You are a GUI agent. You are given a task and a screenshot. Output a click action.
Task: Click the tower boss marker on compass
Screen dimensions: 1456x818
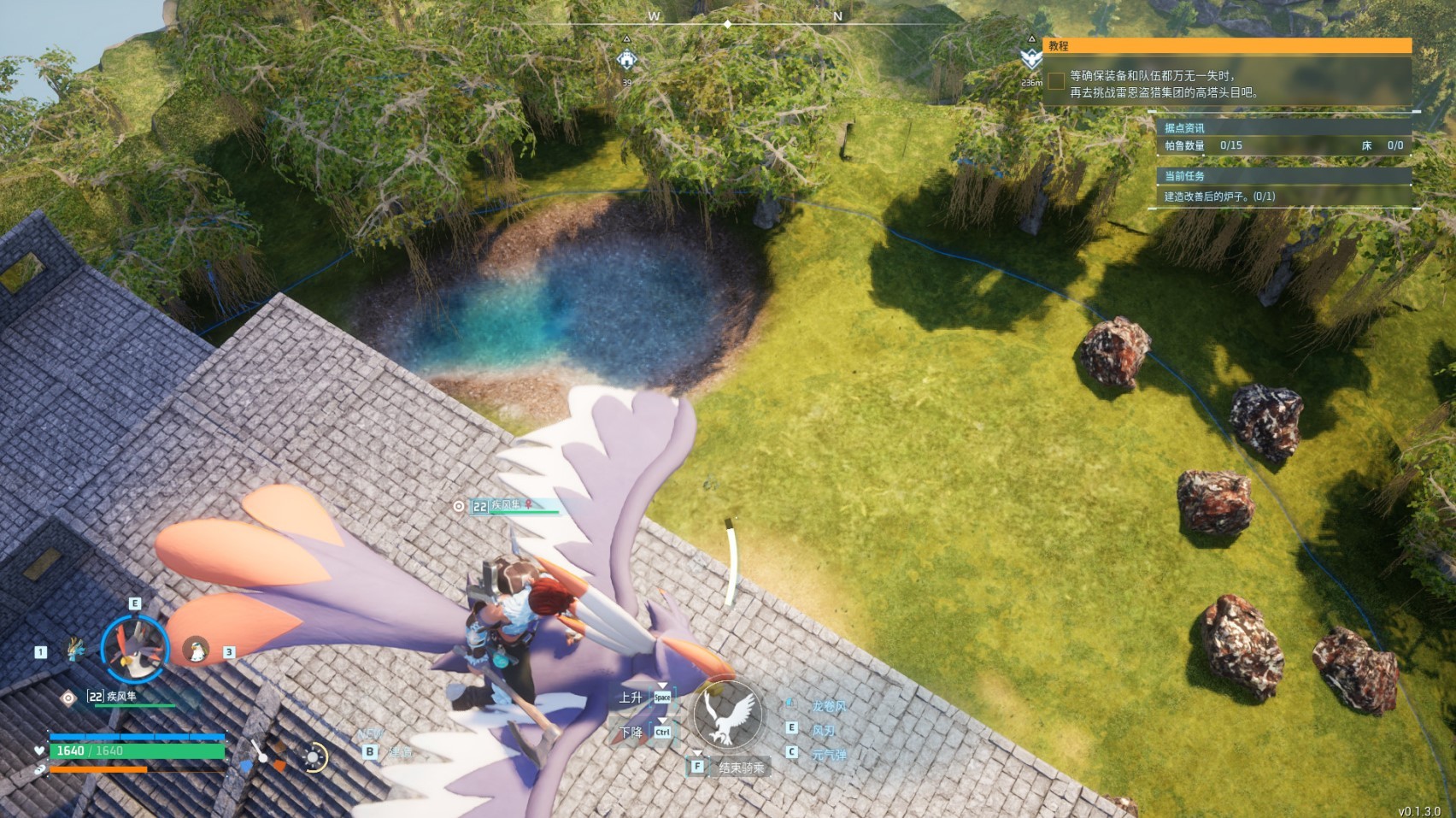[x=1031, y=58]
